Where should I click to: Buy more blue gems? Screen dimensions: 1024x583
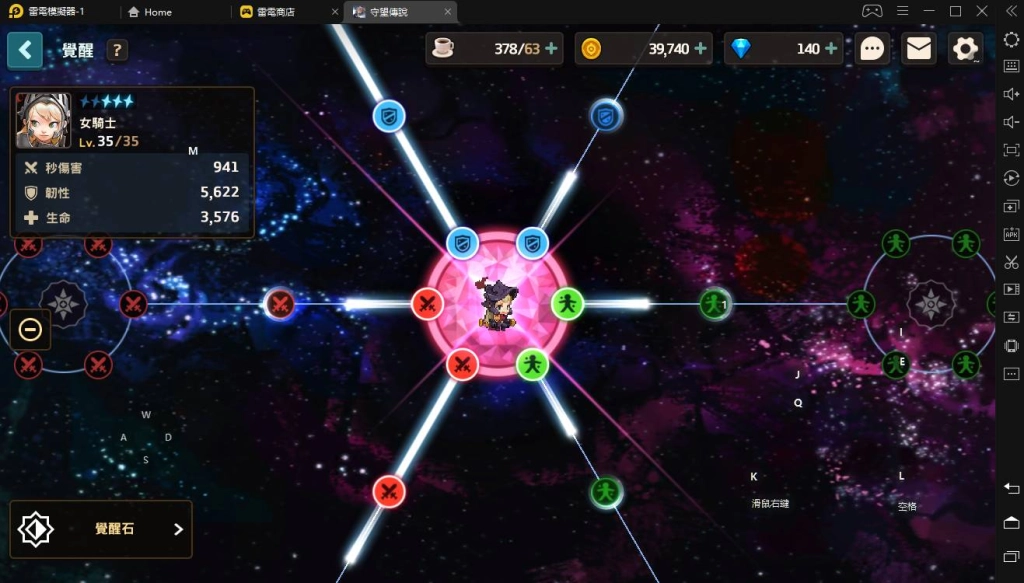pyautogui.click(x=831, y=49)
